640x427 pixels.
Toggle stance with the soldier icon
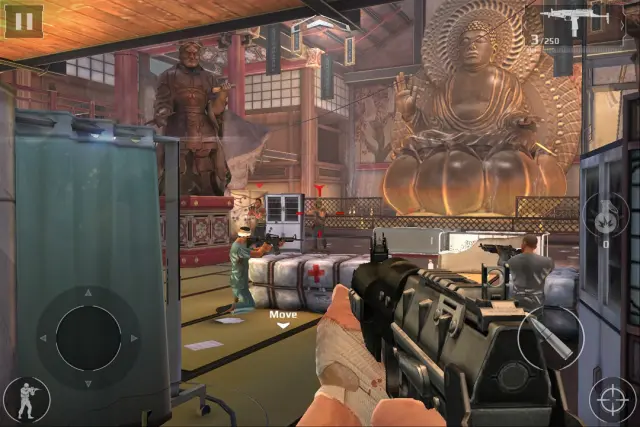(25, 399)
